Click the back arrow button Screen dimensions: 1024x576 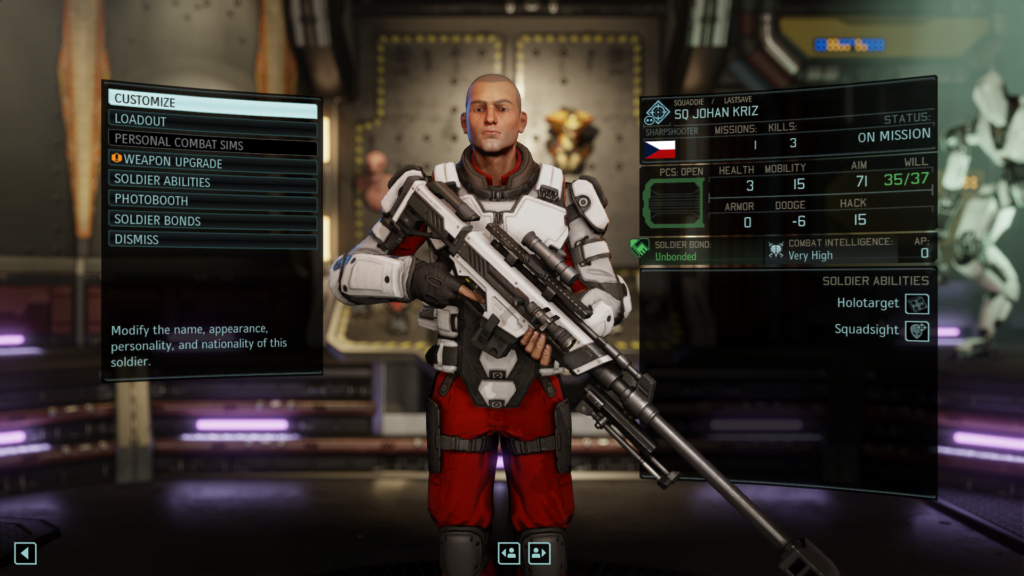coord(25,553)
